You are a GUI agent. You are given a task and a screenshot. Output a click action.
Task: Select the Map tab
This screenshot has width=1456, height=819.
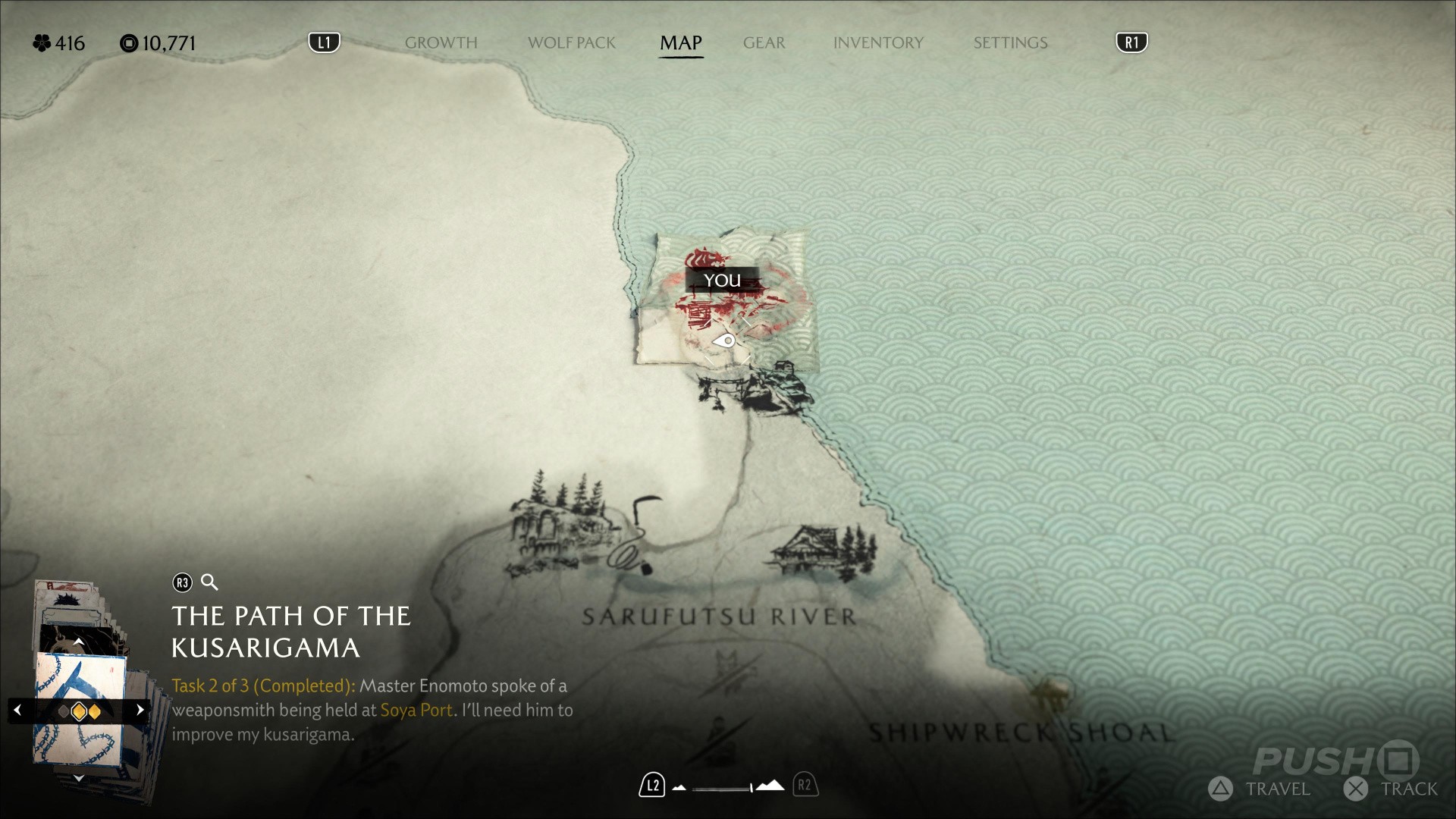[680, 43]
